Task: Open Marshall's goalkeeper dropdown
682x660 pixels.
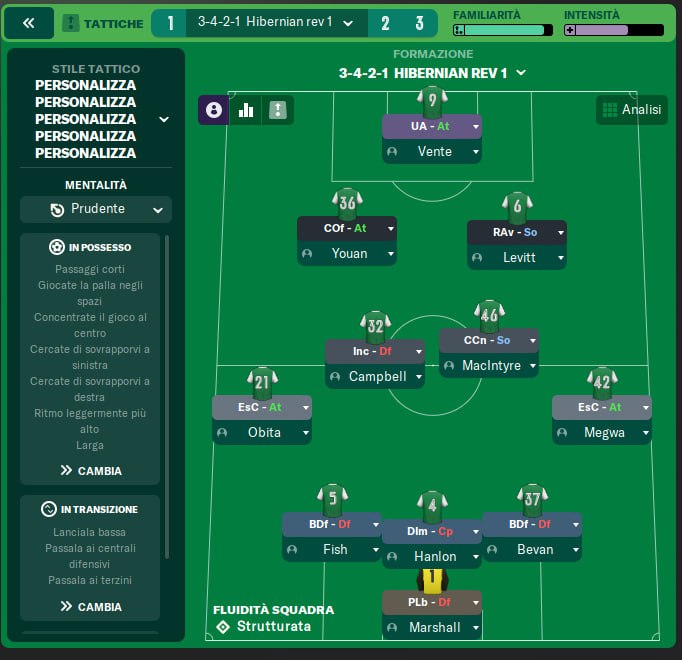Action: [x=476, y=628]
